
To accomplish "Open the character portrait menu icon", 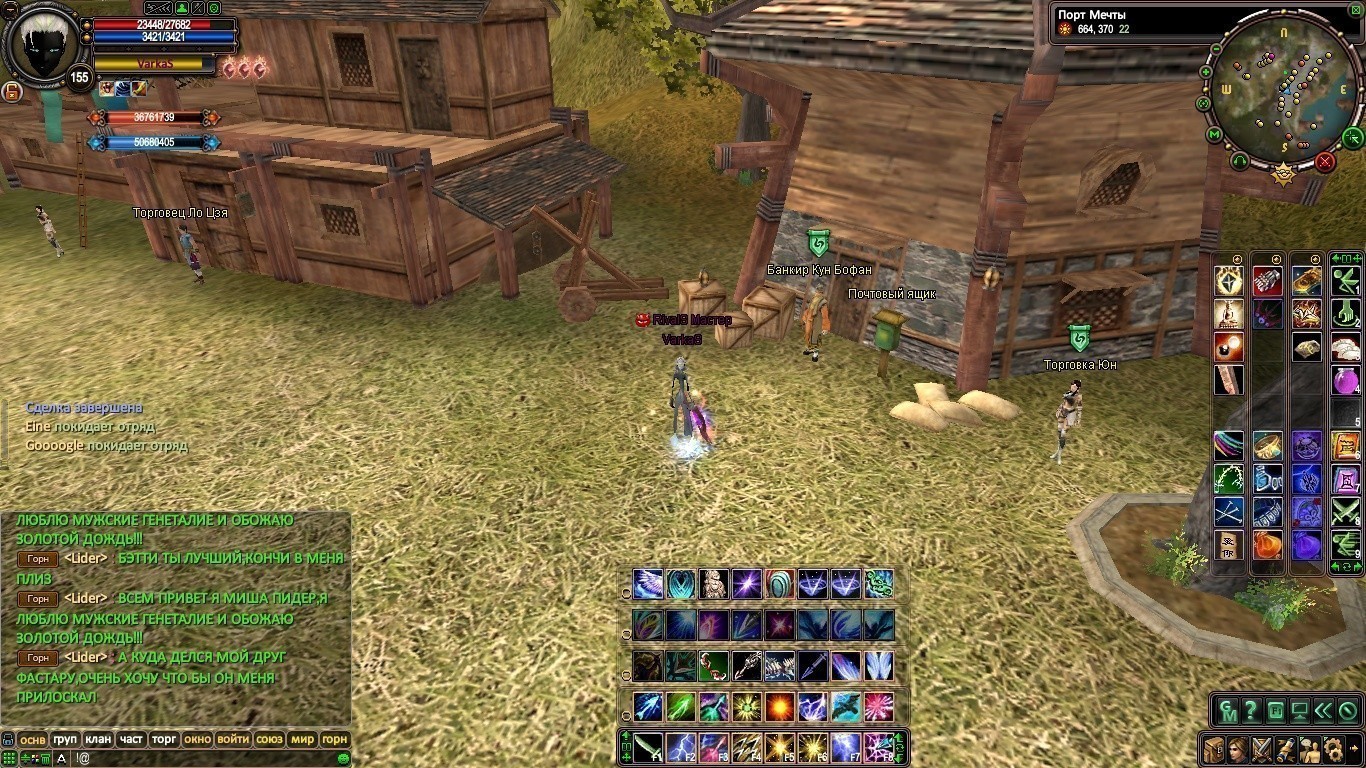I will 1237,749.
